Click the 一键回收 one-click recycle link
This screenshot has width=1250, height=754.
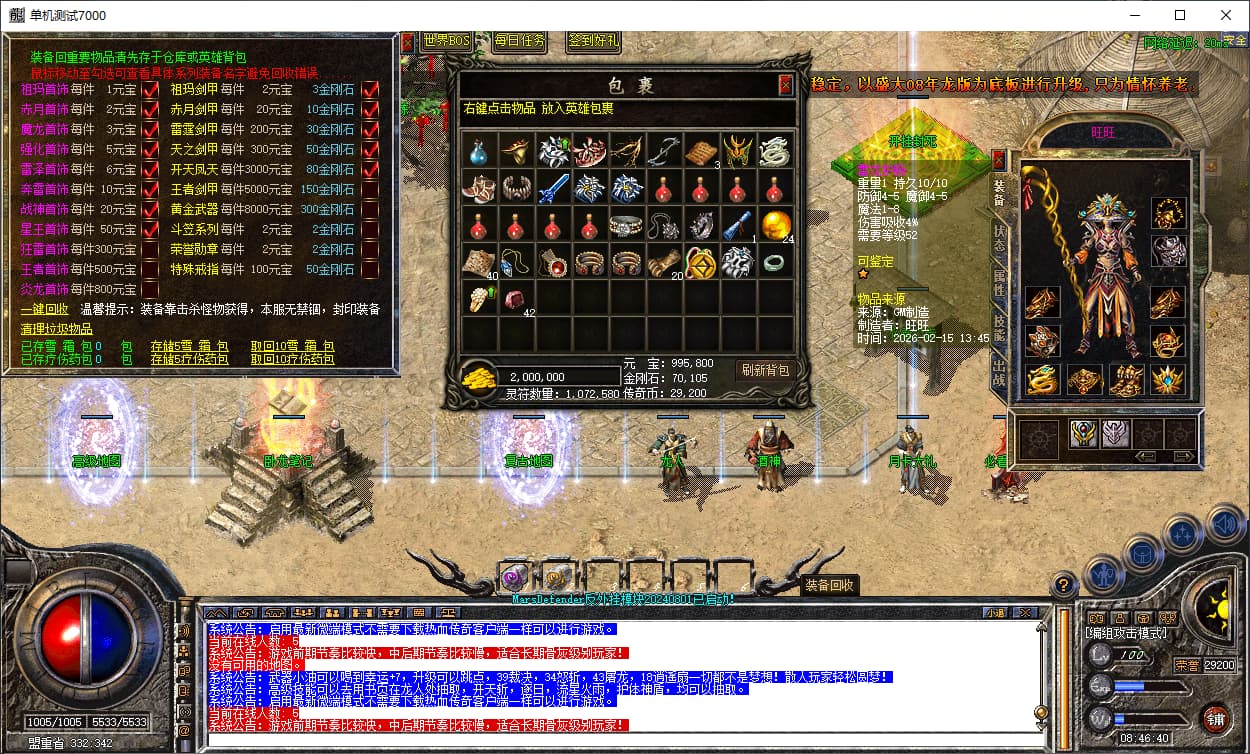(x=44, y=310)
